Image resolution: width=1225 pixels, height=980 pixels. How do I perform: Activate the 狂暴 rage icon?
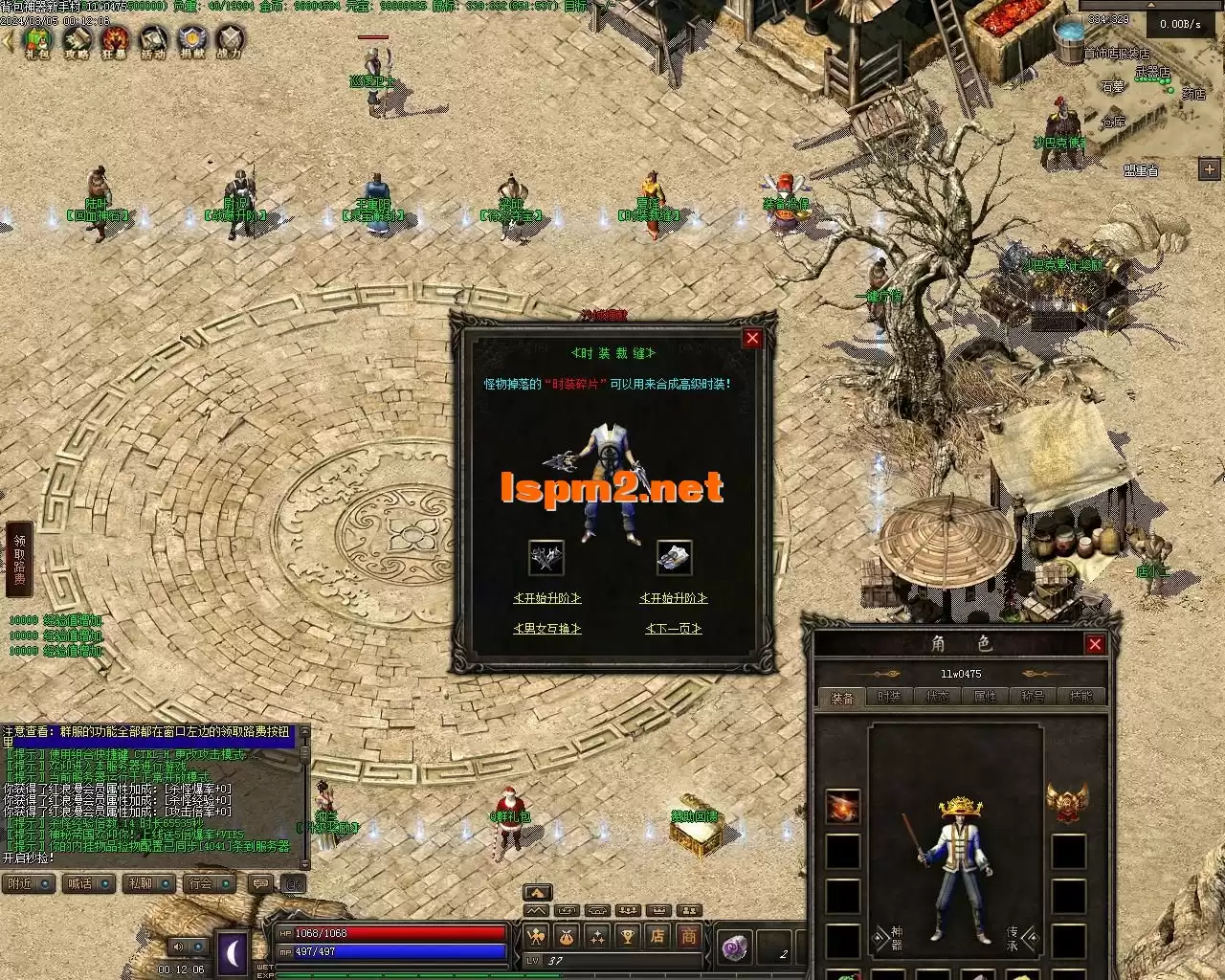click(x=115, y=41)
